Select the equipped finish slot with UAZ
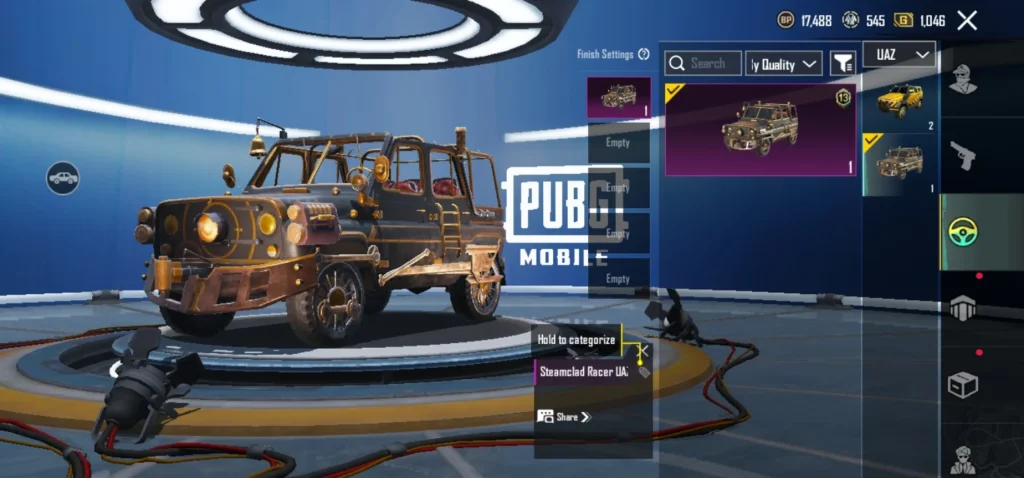The width and height of the screenshot is (1024, 478). 618,98
